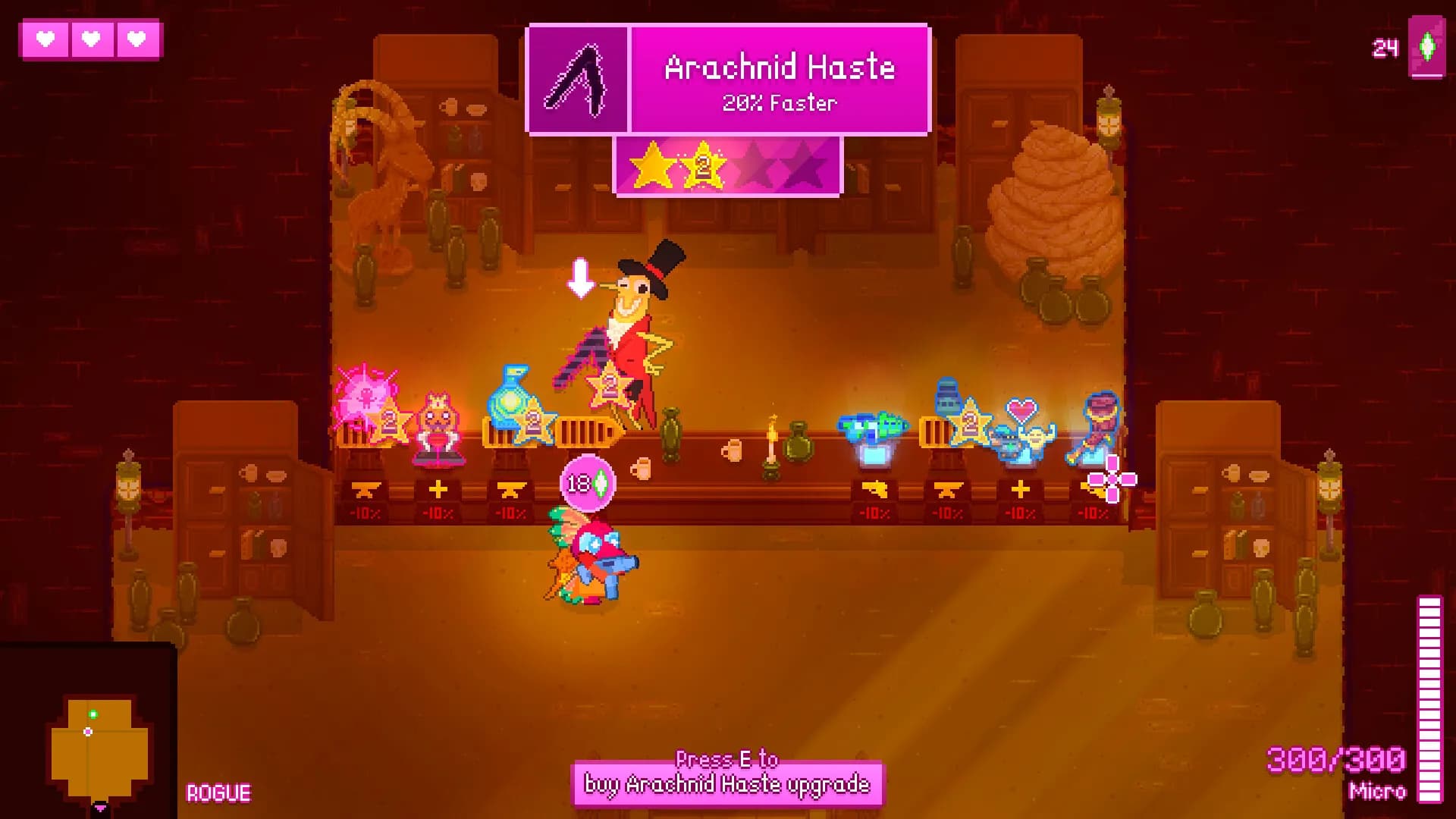Select the 18 gem price bubble
Image resolution: width=1456 pixels, height=819 pixels.
click(x=588, y=482)
